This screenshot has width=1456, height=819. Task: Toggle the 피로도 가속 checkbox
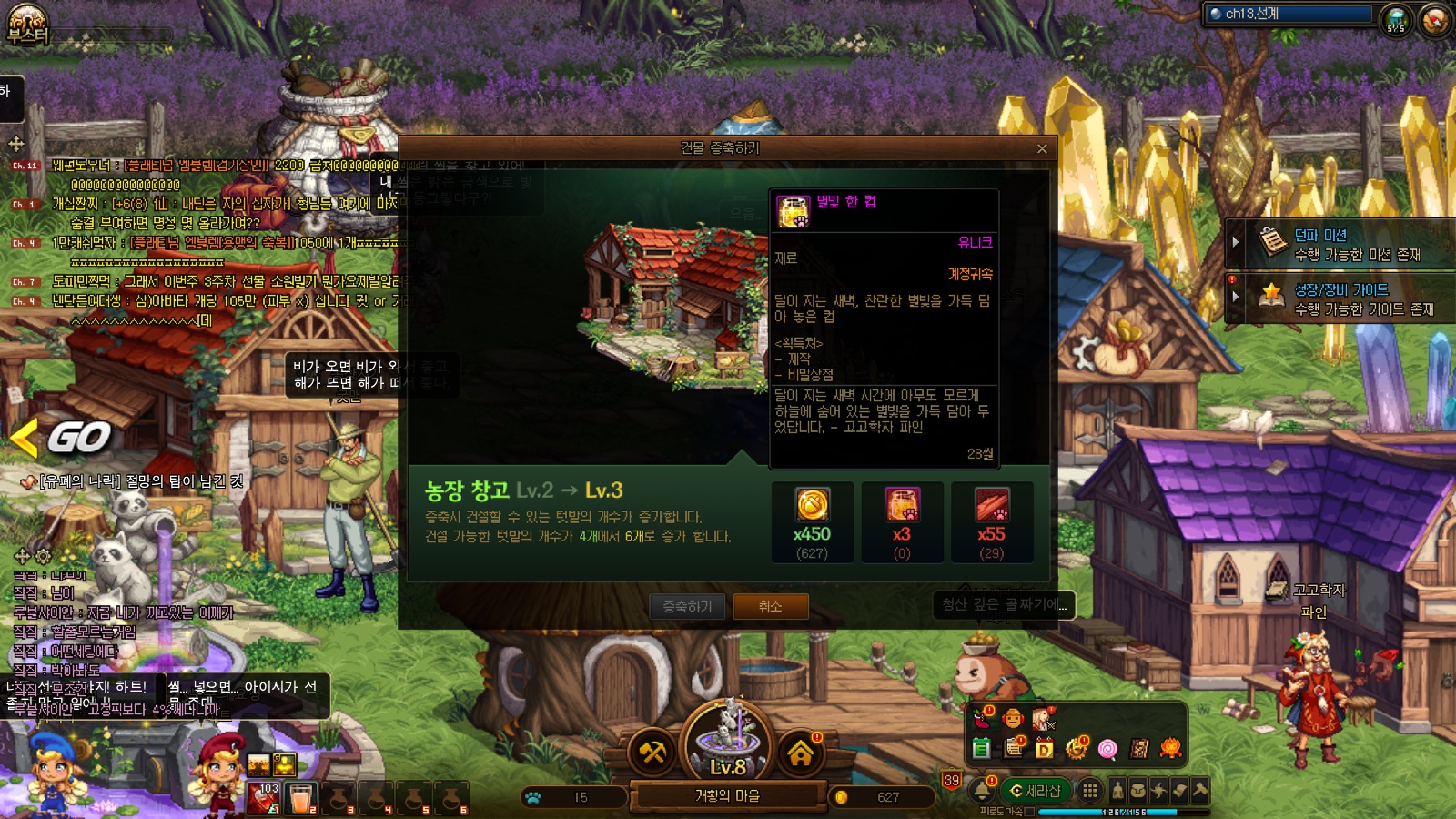[x=1029, y=812]
